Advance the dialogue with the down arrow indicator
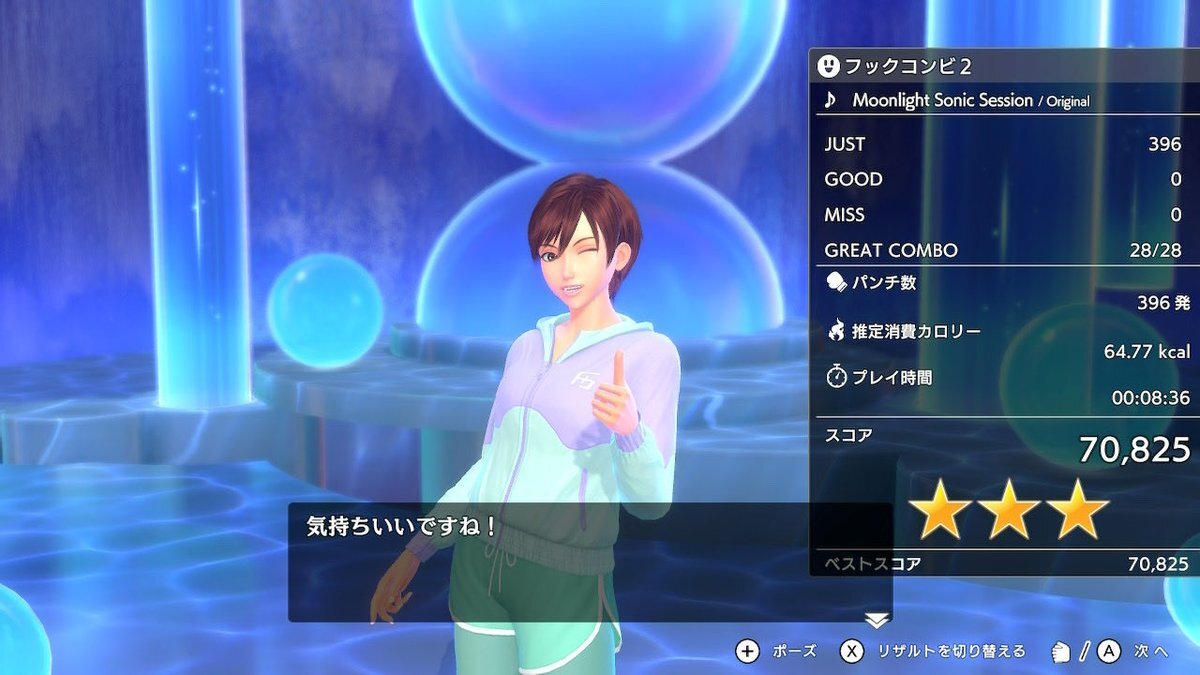The width and height of the screenshot is (1200, 675). coord(877,621)
